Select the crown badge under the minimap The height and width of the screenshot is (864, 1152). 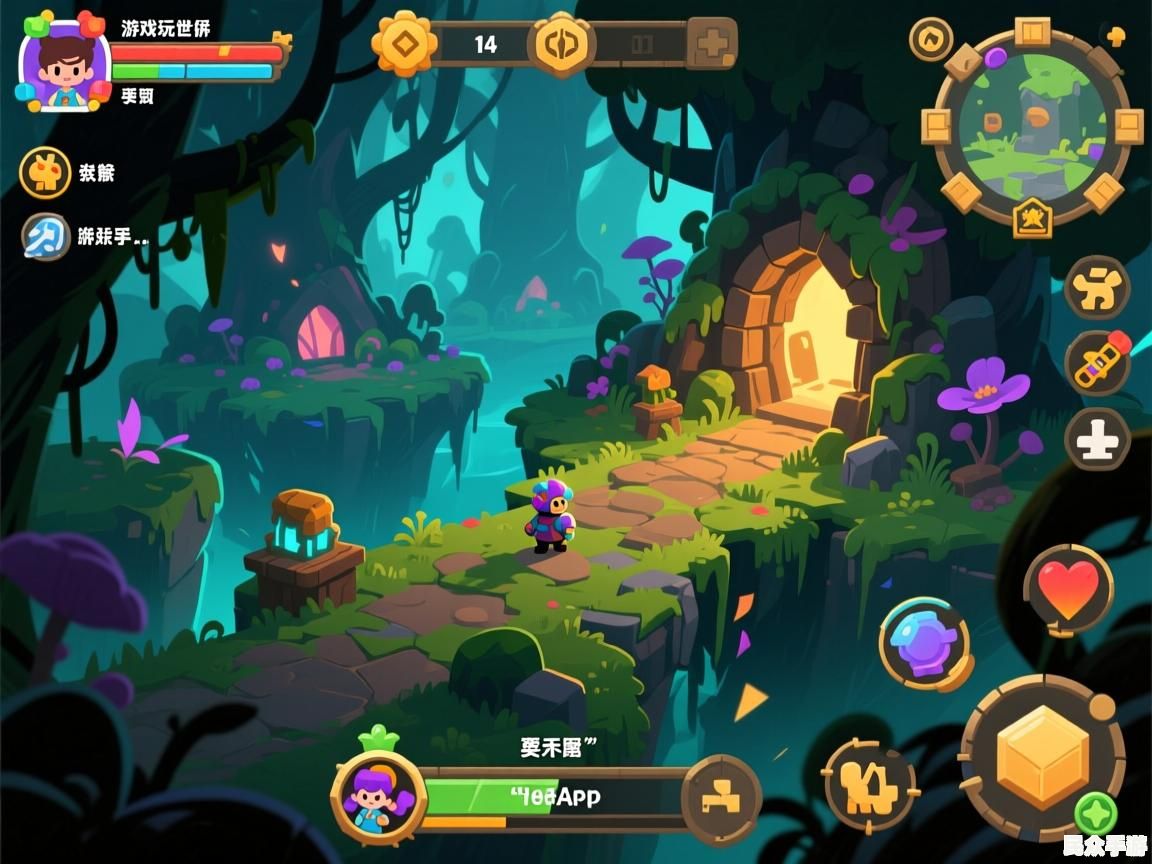[x=1032, y=217]
